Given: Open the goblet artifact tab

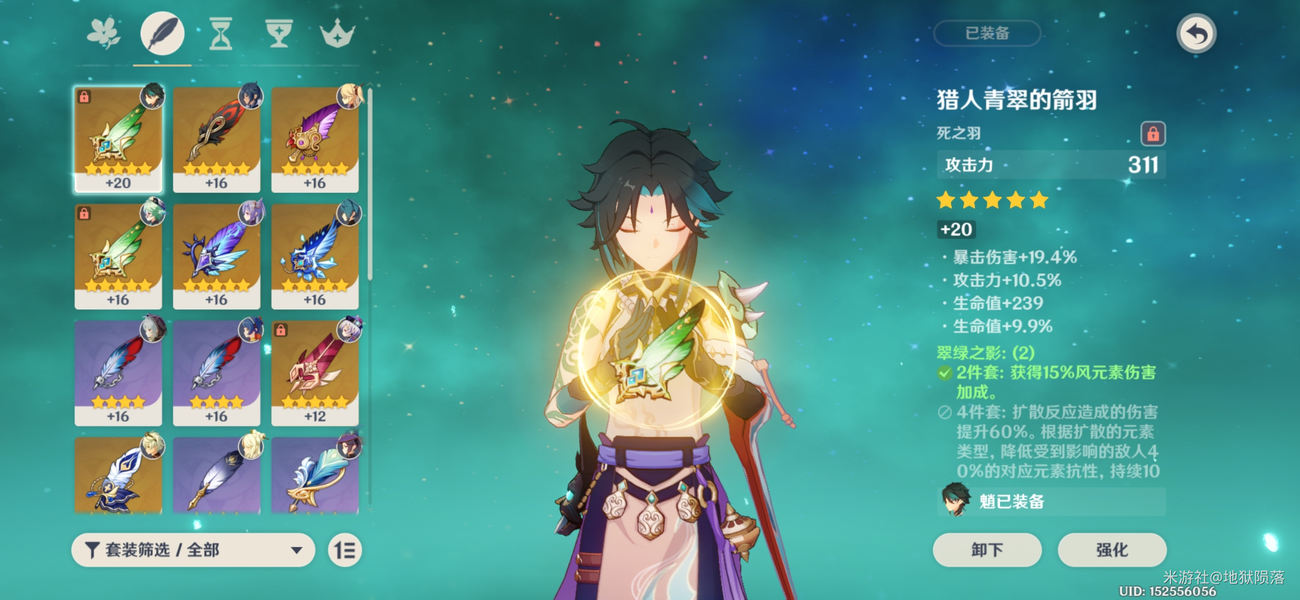Looking at the screenshot, I should (x=278, y=35).
